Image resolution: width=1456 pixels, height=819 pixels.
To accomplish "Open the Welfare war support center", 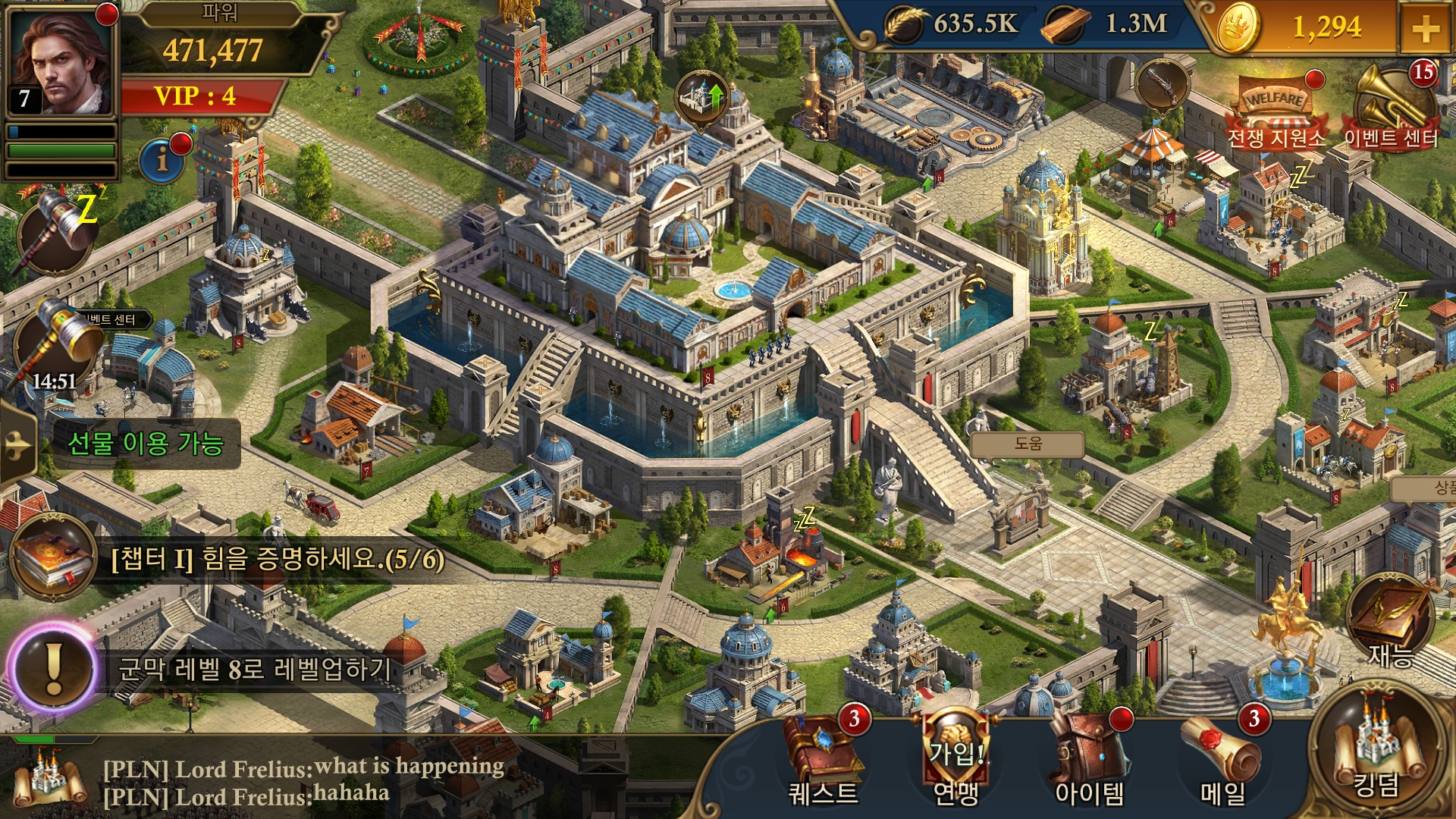I will click(x=1277, y=114).
